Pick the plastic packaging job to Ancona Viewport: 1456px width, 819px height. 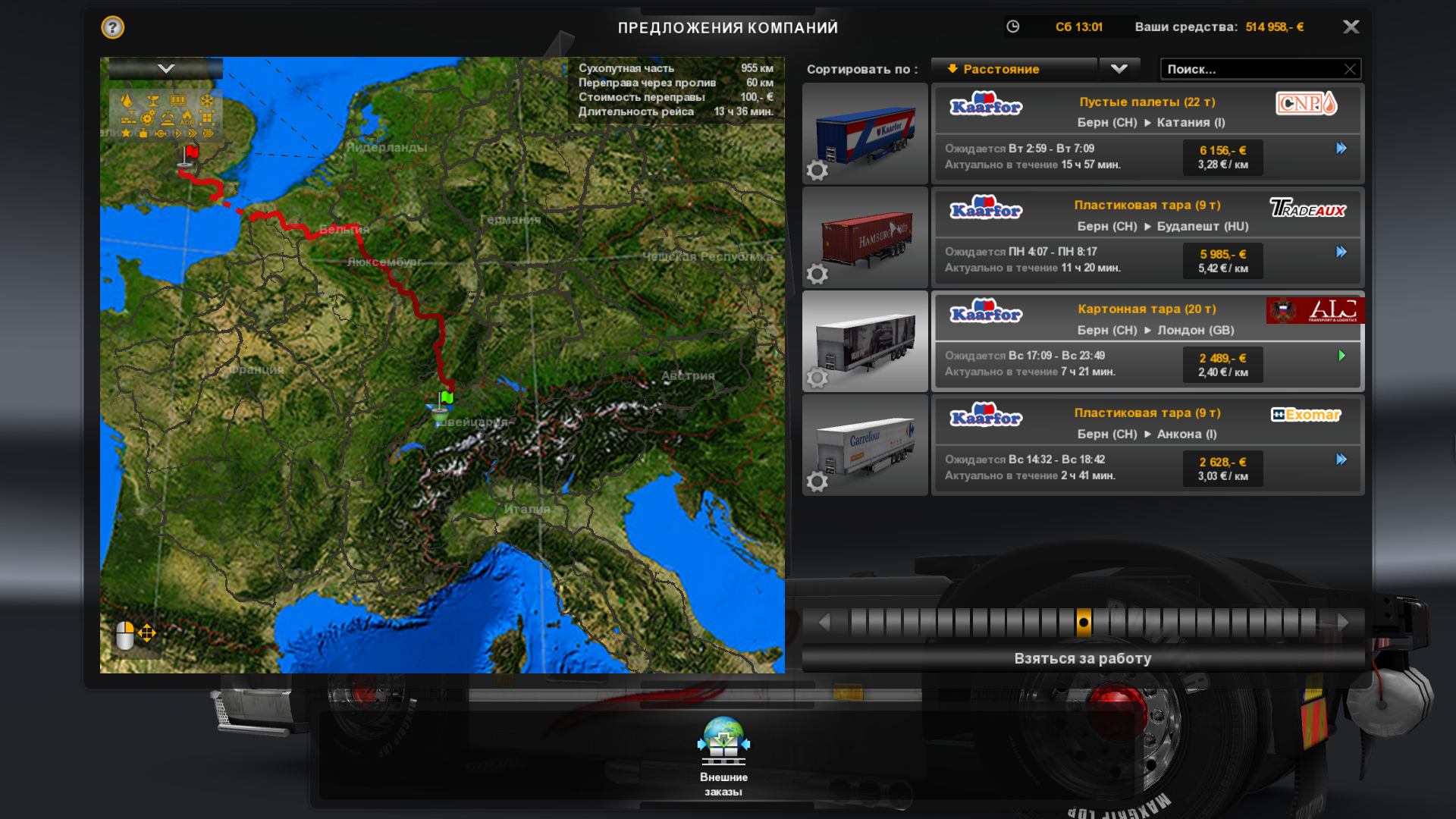1147,444
